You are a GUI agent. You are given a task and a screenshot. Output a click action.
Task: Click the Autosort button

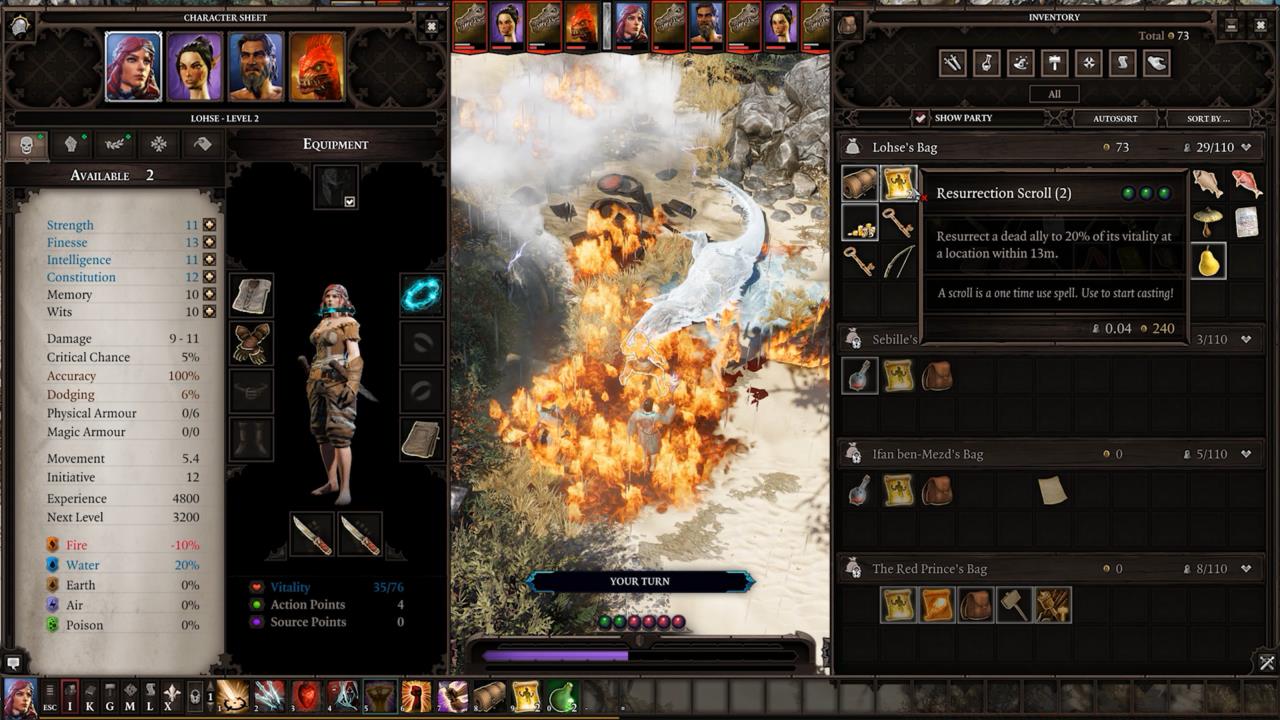(1113, 118)
